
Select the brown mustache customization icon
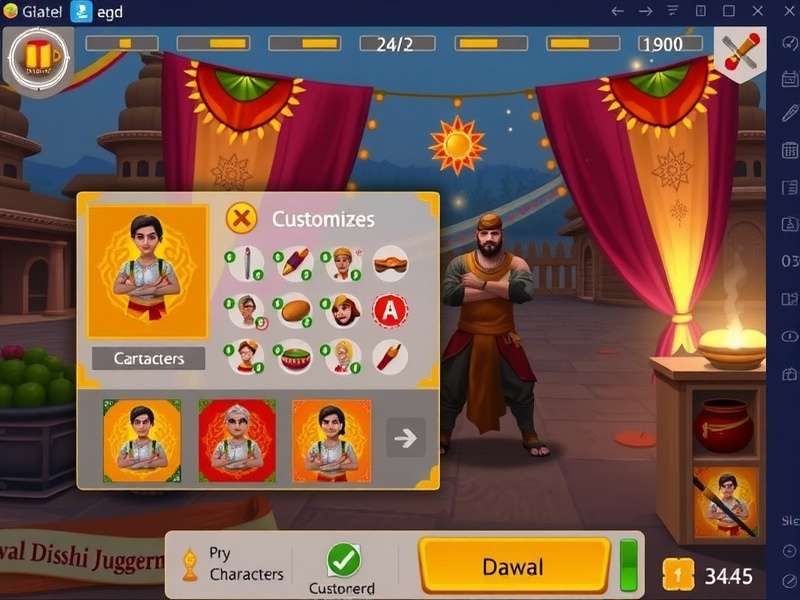[390, 263]
